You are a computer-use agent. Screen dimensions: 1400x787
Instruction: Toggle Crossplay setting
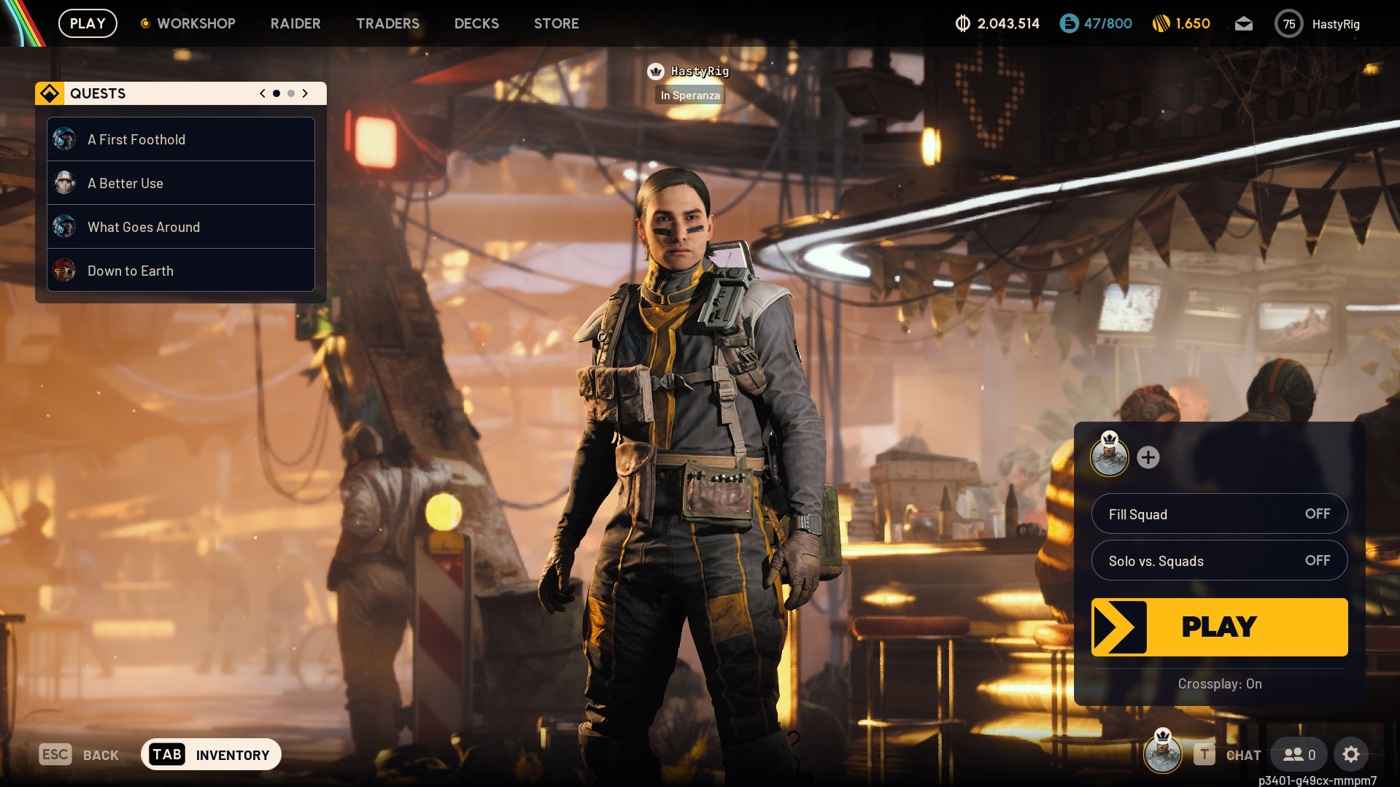click(x=1219, y=684)
